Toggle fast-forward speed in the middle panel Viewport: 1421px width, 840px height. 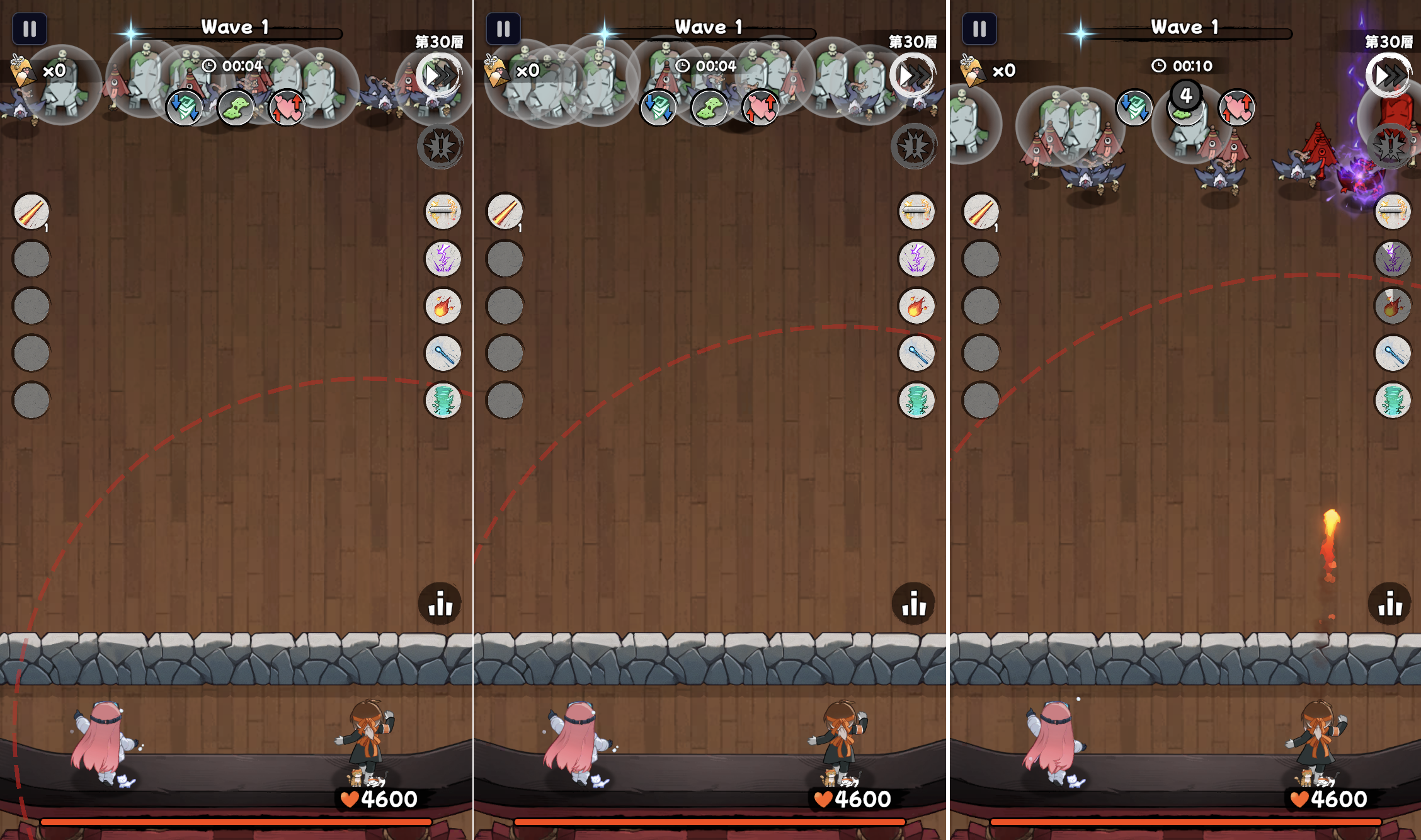(x=914, y=76)
